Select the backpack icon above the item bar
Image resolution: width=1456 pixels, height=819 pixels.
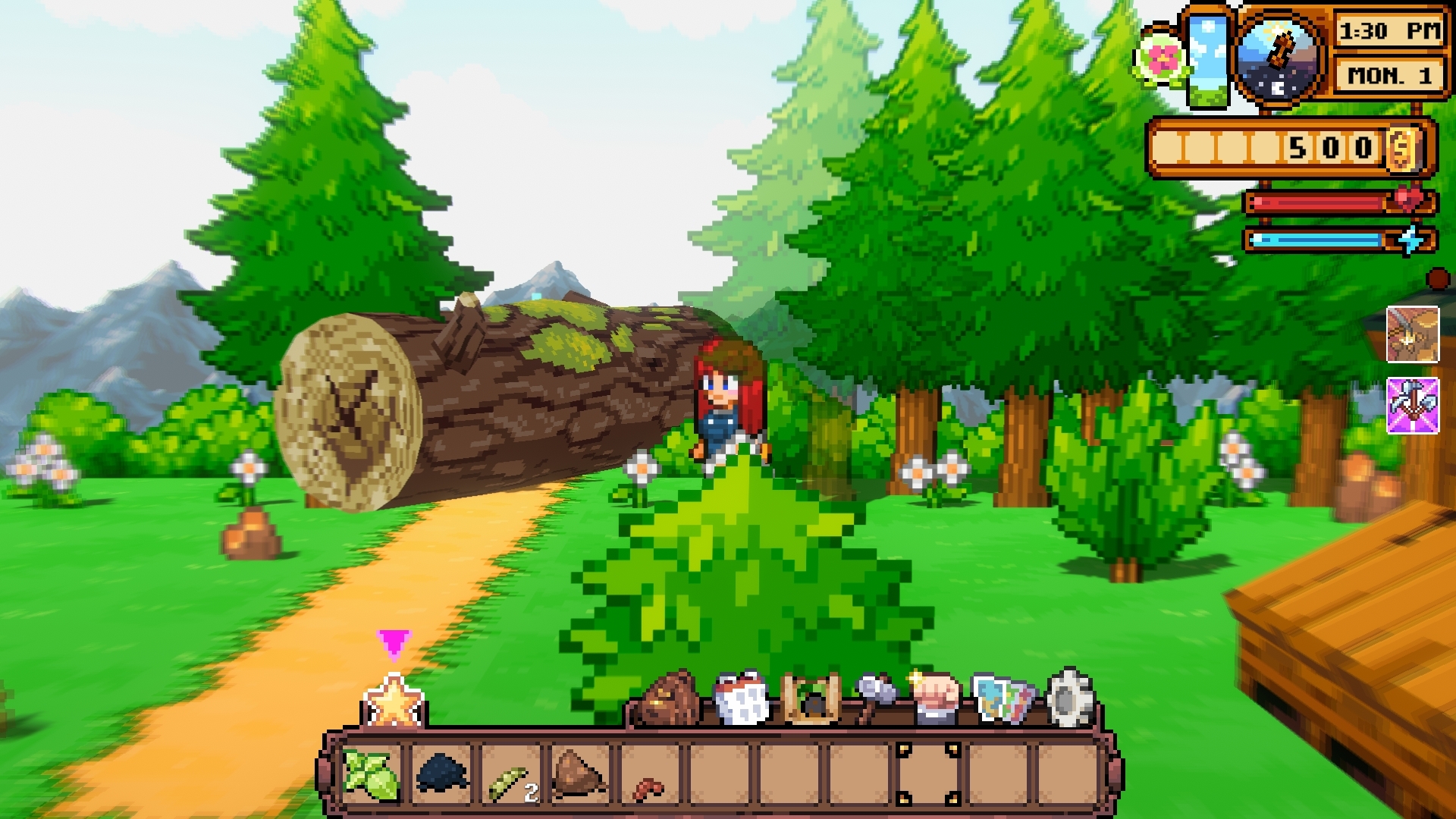(667, 698)
